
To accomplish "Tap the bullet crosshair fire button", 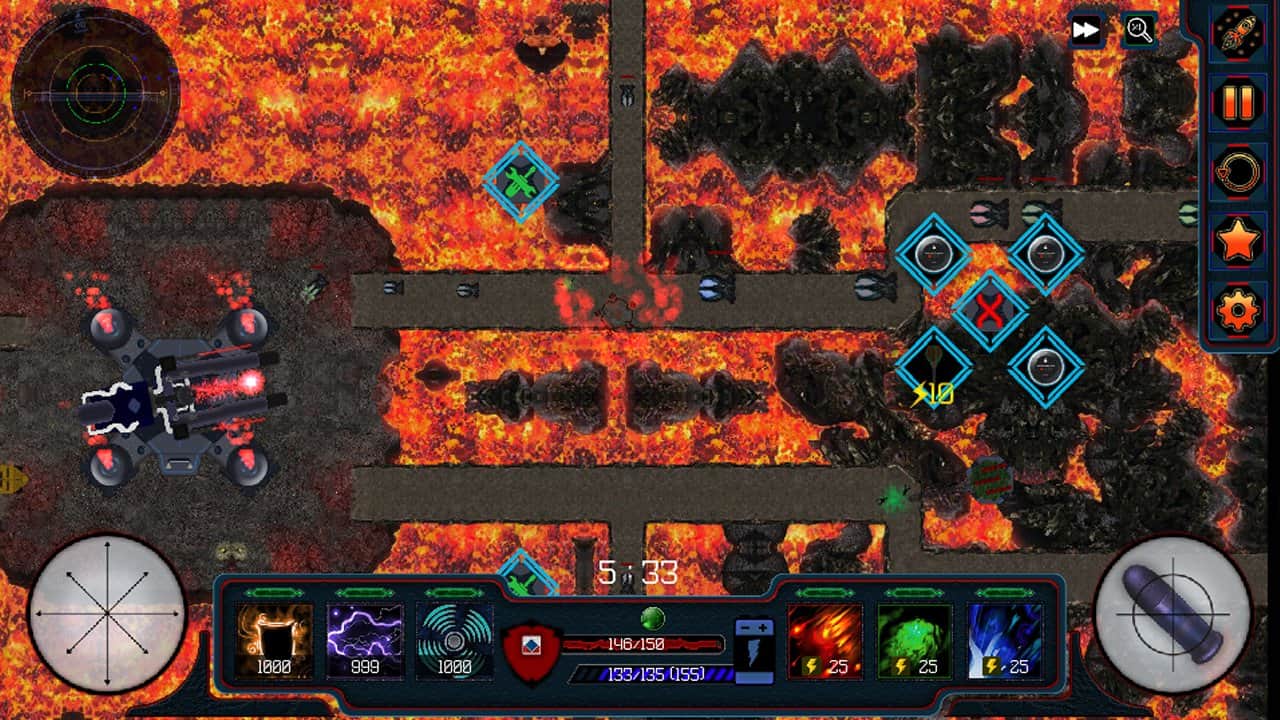I will [x=1173, y=612].
